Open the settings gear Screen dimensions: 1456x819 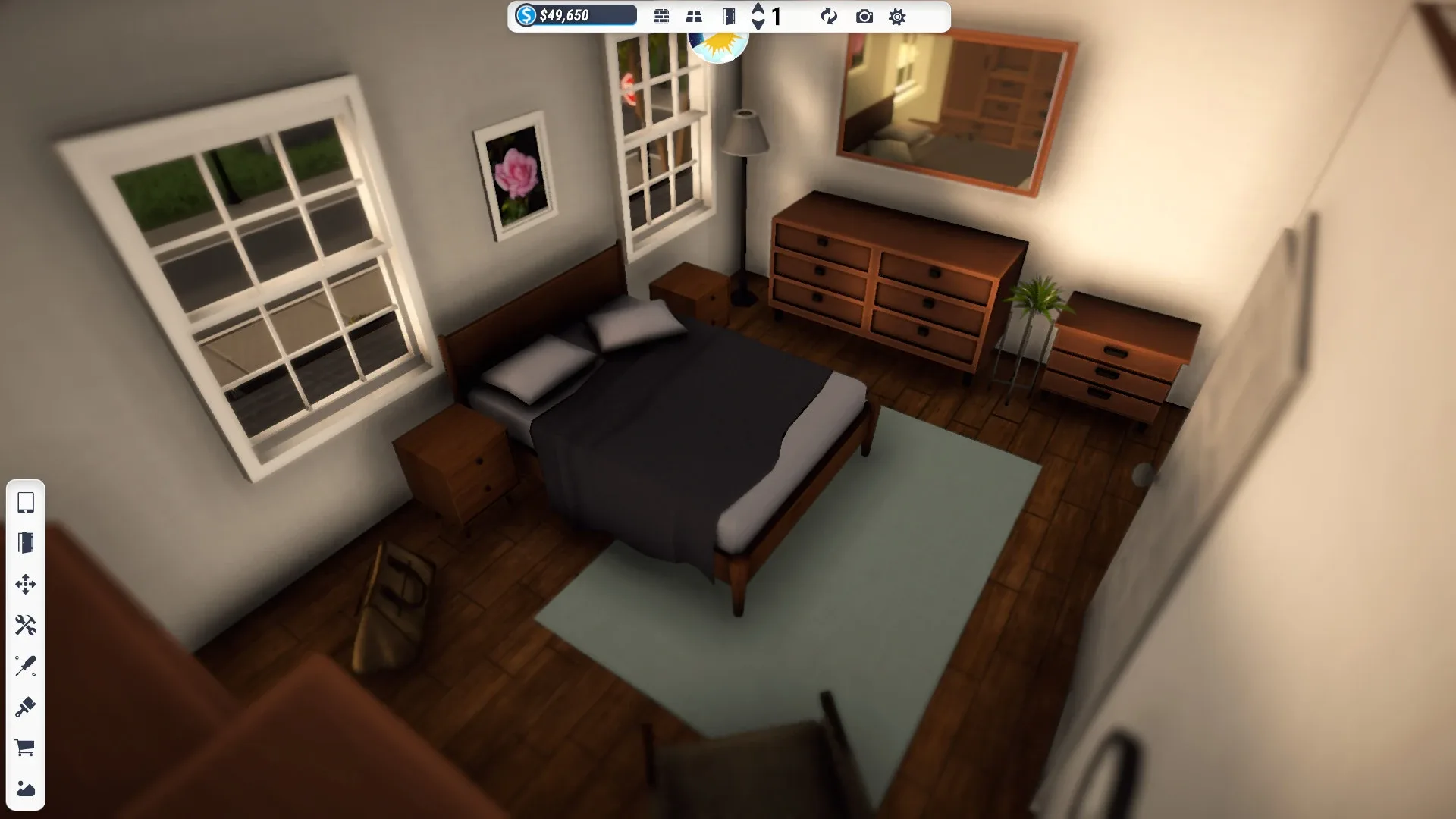pyautogui.click(x=897, y=16)
